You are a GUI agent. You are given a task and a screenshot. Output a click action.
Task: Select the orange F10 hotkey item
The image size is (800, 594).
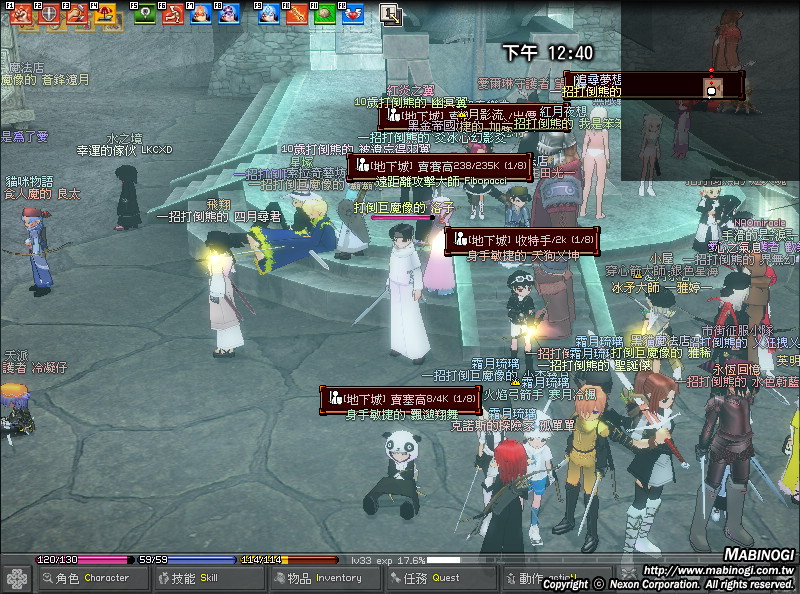tap(296, 14)
